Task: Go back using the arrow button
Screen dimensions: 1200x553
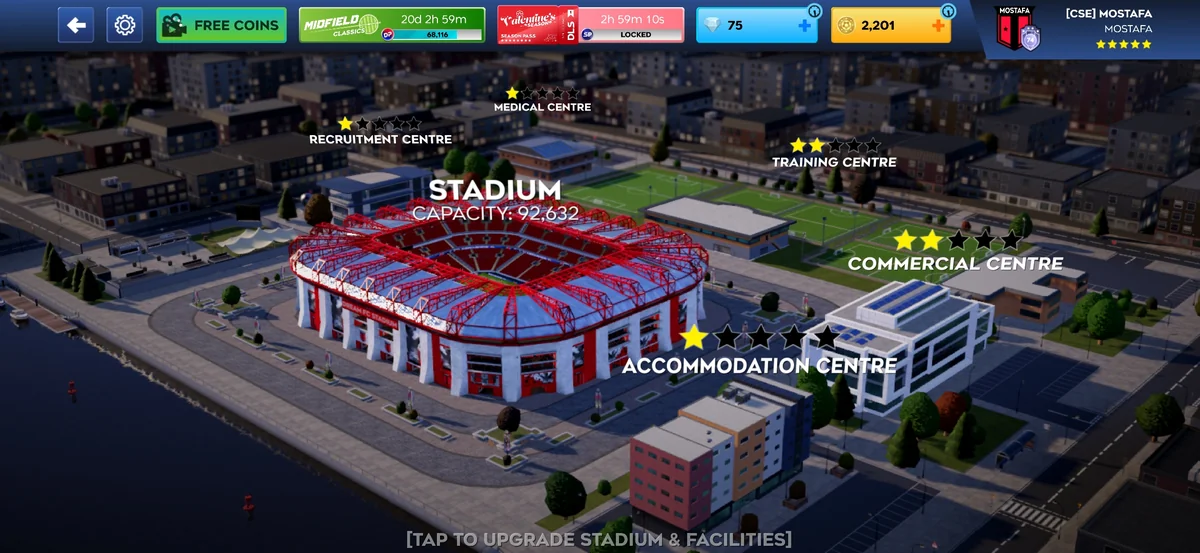Action: pos(76,25)
